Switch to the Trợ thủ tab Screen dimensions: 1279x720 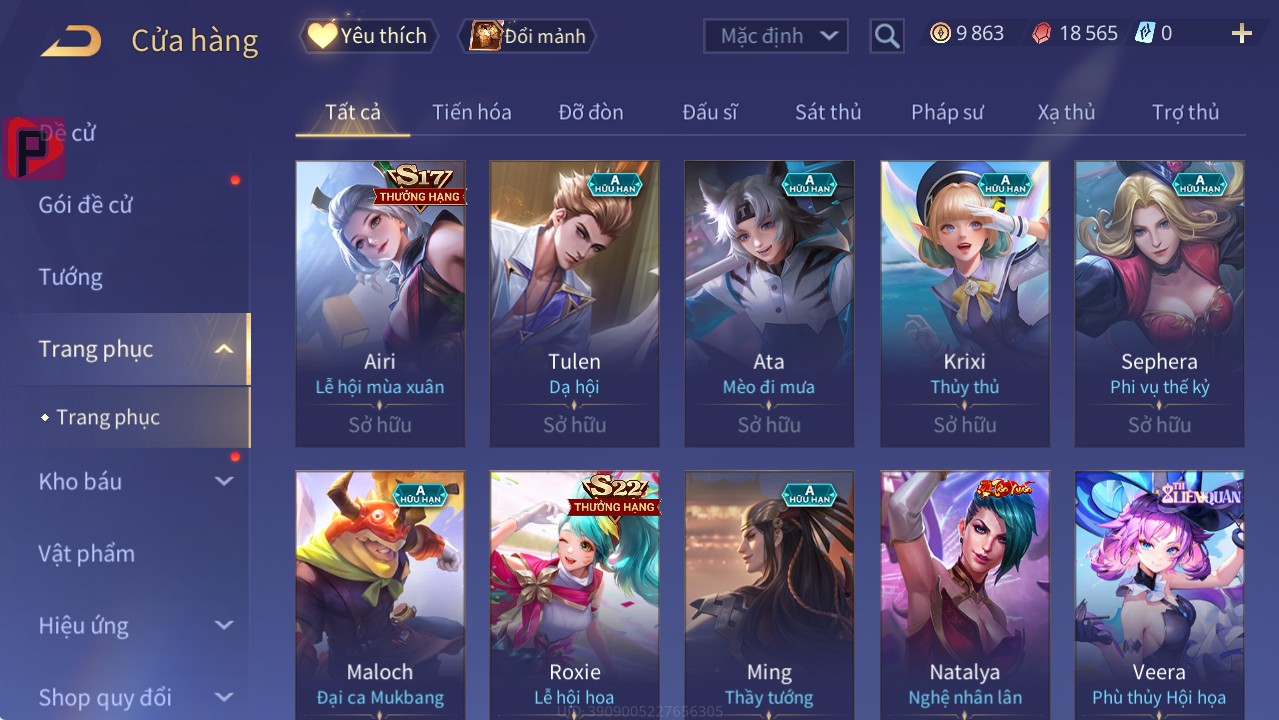click(1185, 112)
